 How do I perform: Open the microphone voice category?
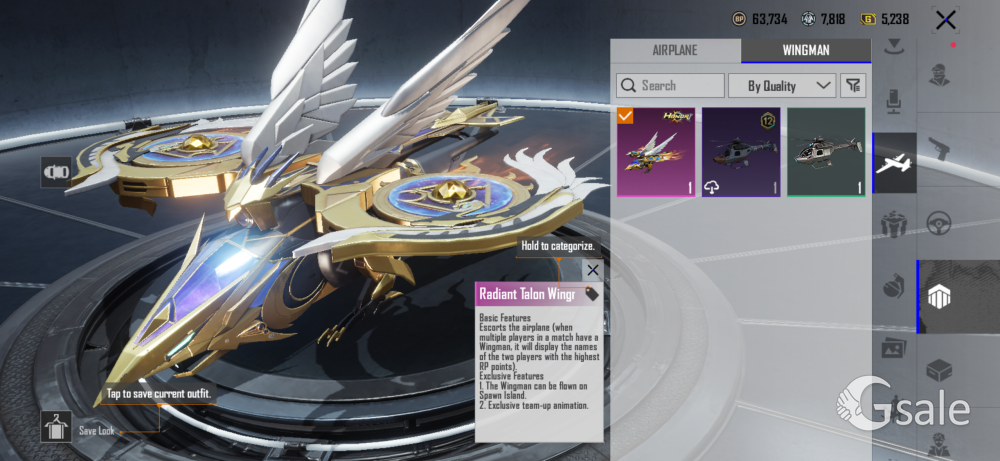tap(893, 99)
